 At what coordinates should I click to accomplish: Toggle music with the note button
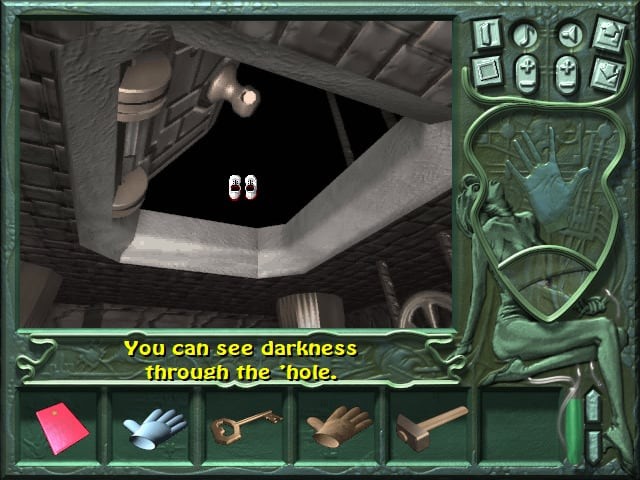point(526,34)
